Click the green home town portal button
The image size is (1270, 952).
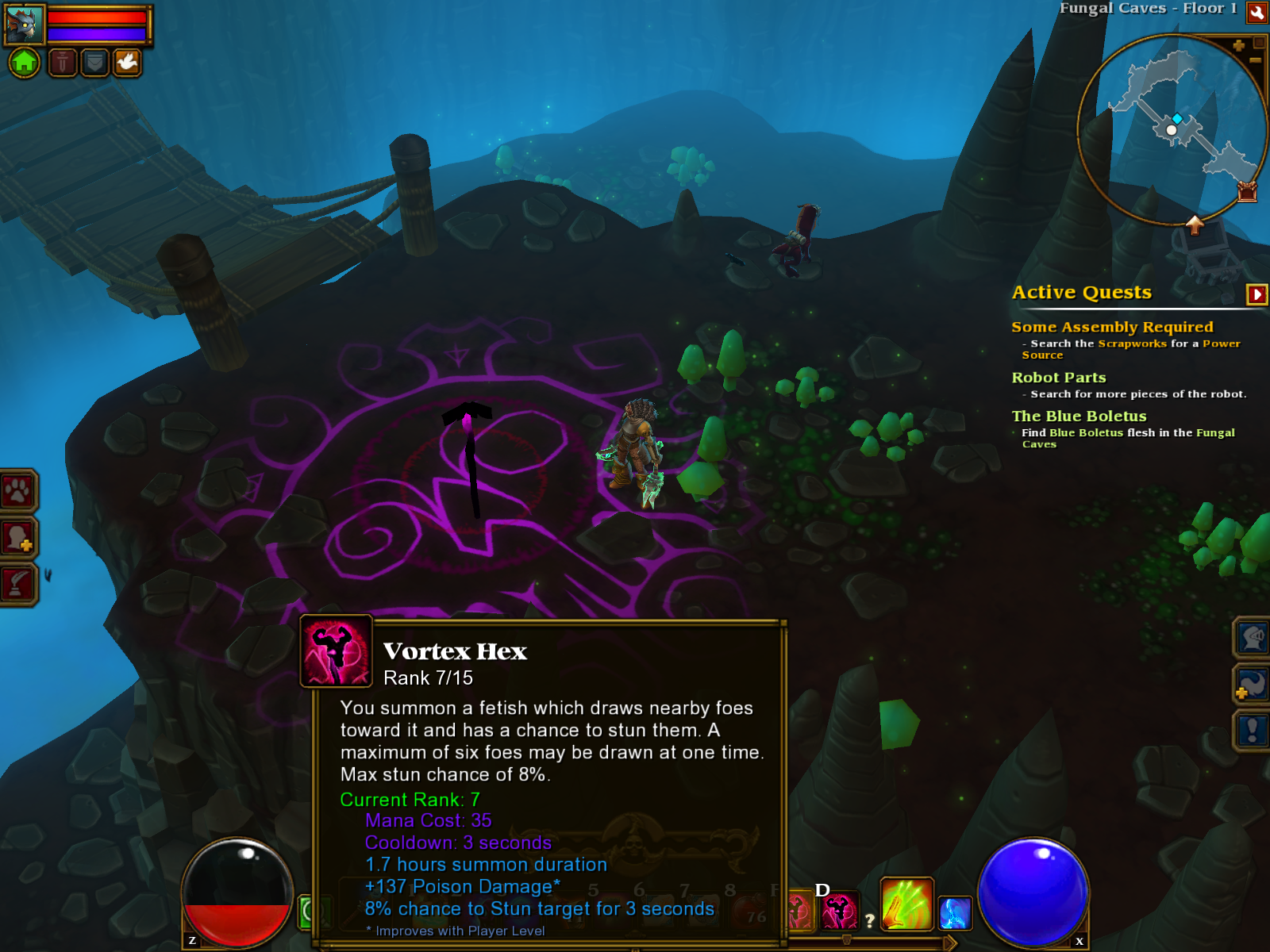pyautogui.click(x=25, y=62)
